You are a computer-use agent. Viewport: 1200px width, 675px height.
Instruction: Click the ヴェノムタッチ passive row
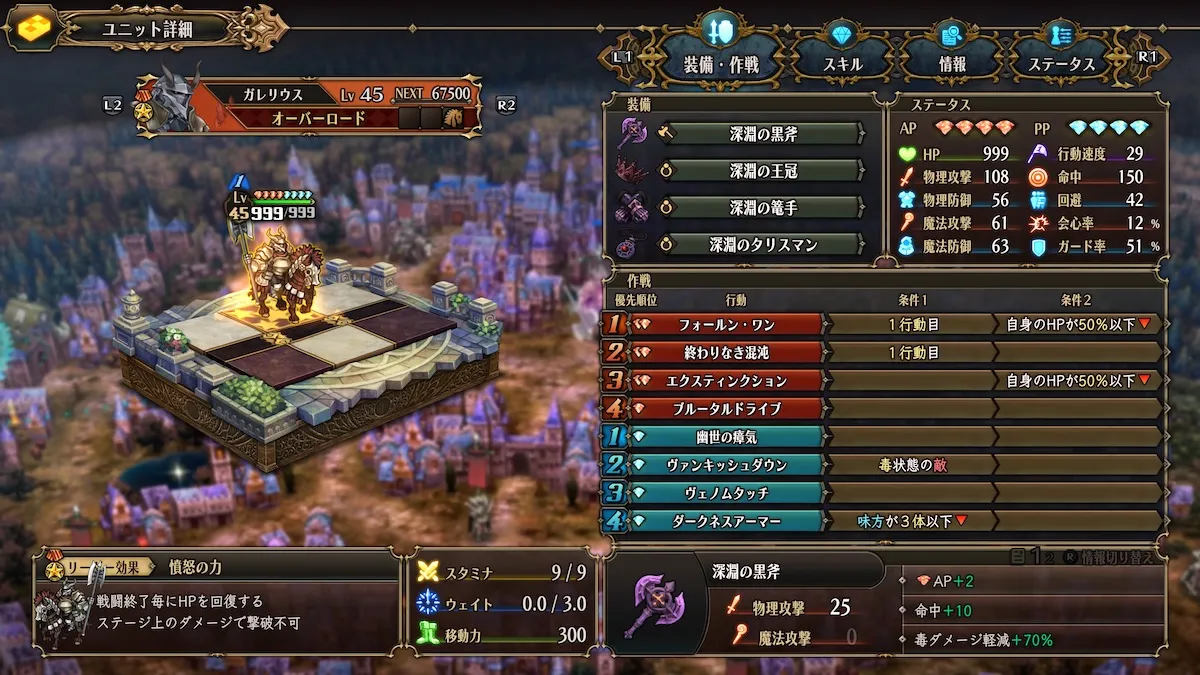(x=724, y=492)
